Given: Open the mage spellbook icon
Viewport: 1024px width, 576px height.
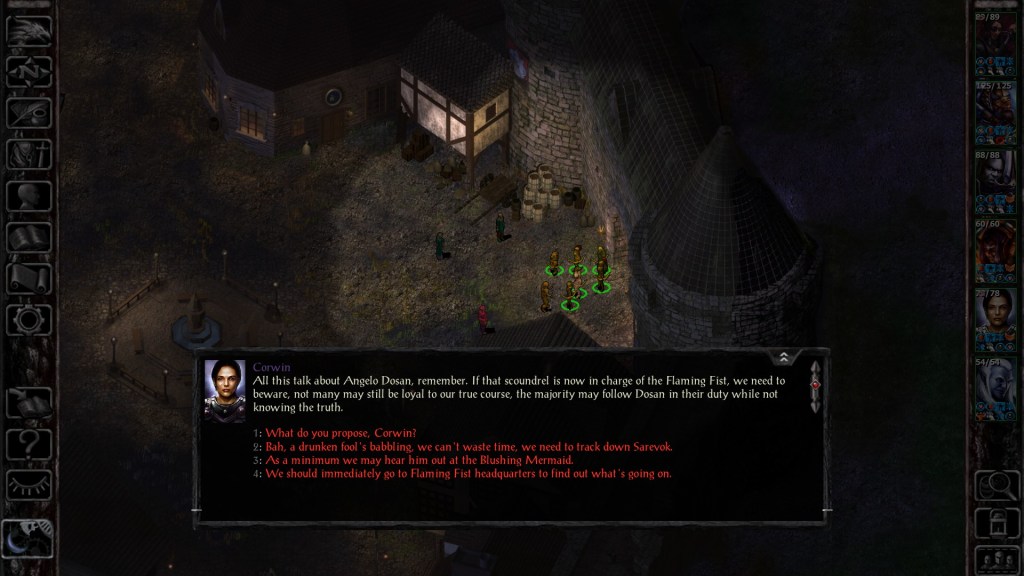Looking at the screenshot, I should (29, 237).
